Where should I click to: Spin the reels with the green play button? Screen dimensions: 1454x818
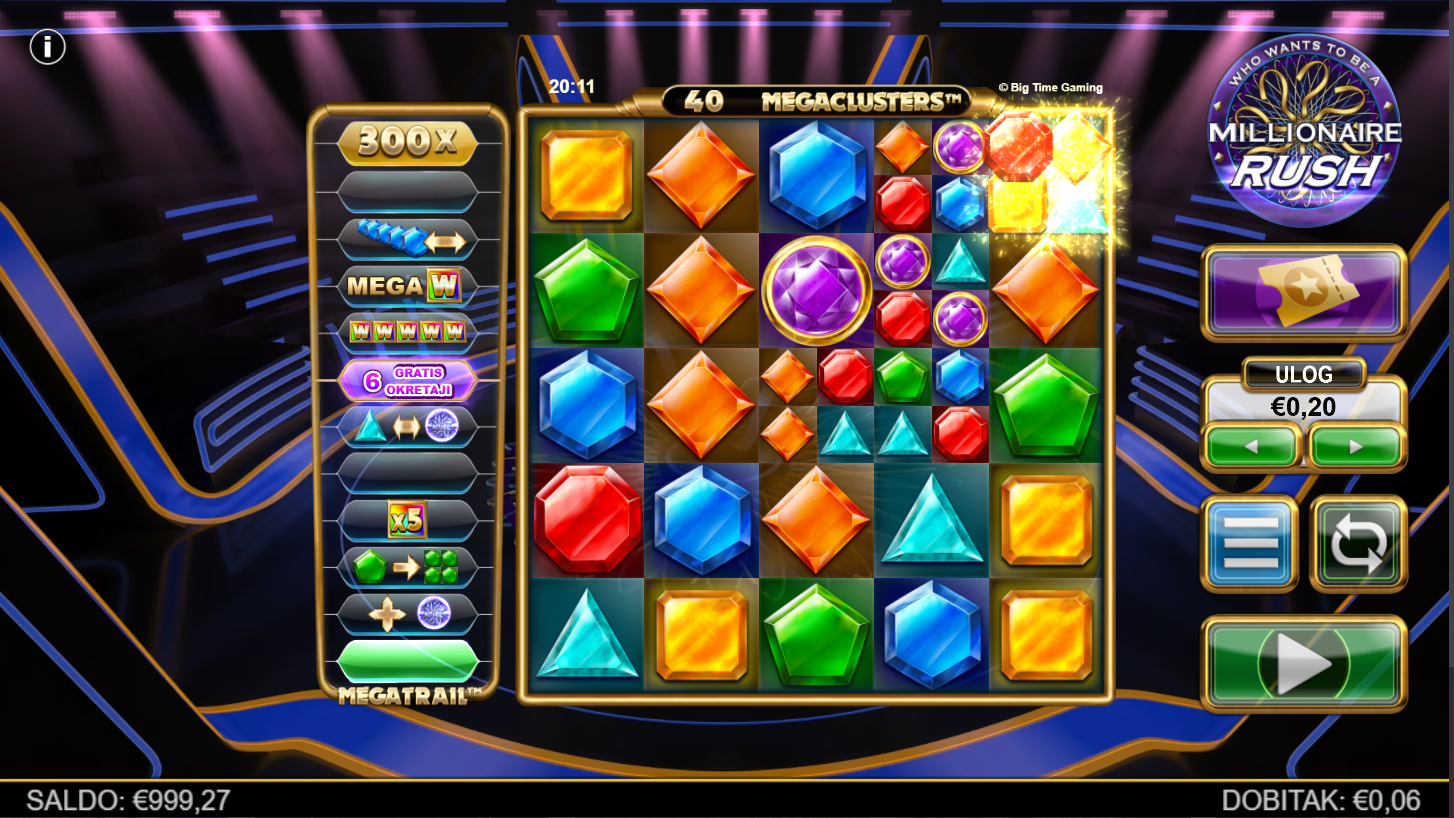point(1304,663)
